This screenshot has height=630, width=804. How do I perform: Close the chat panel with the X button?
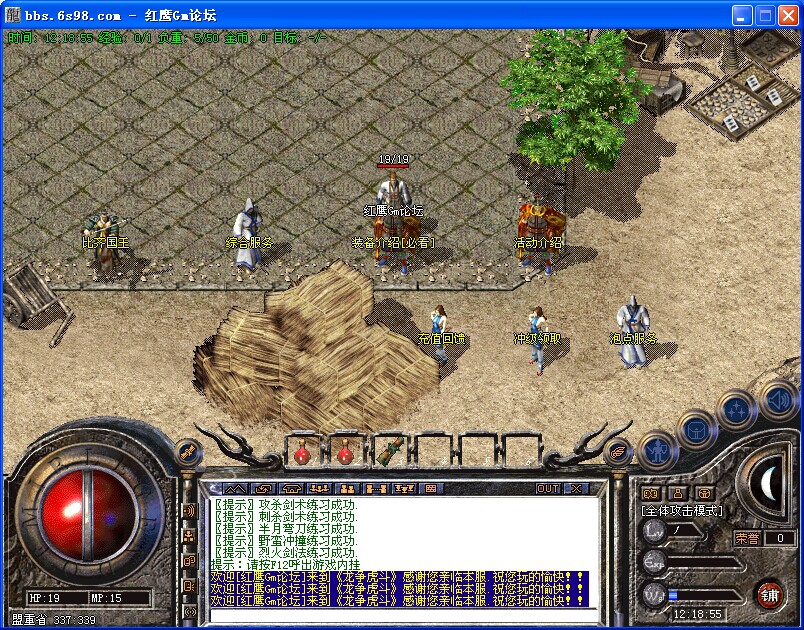point(575,488)
